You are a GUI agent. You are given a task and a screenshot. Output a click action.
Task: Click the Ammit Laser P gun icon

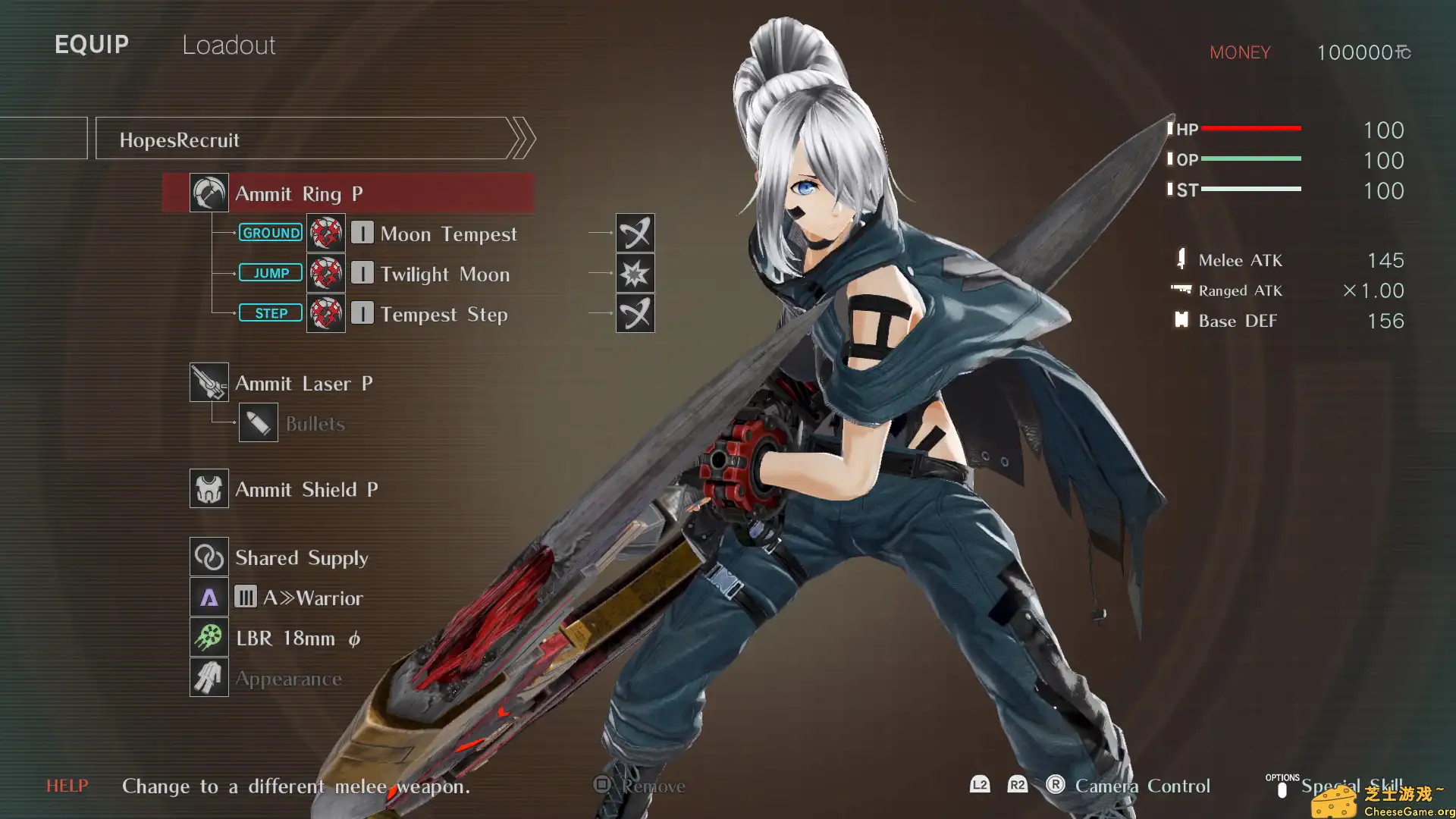[x=209, y=382]
